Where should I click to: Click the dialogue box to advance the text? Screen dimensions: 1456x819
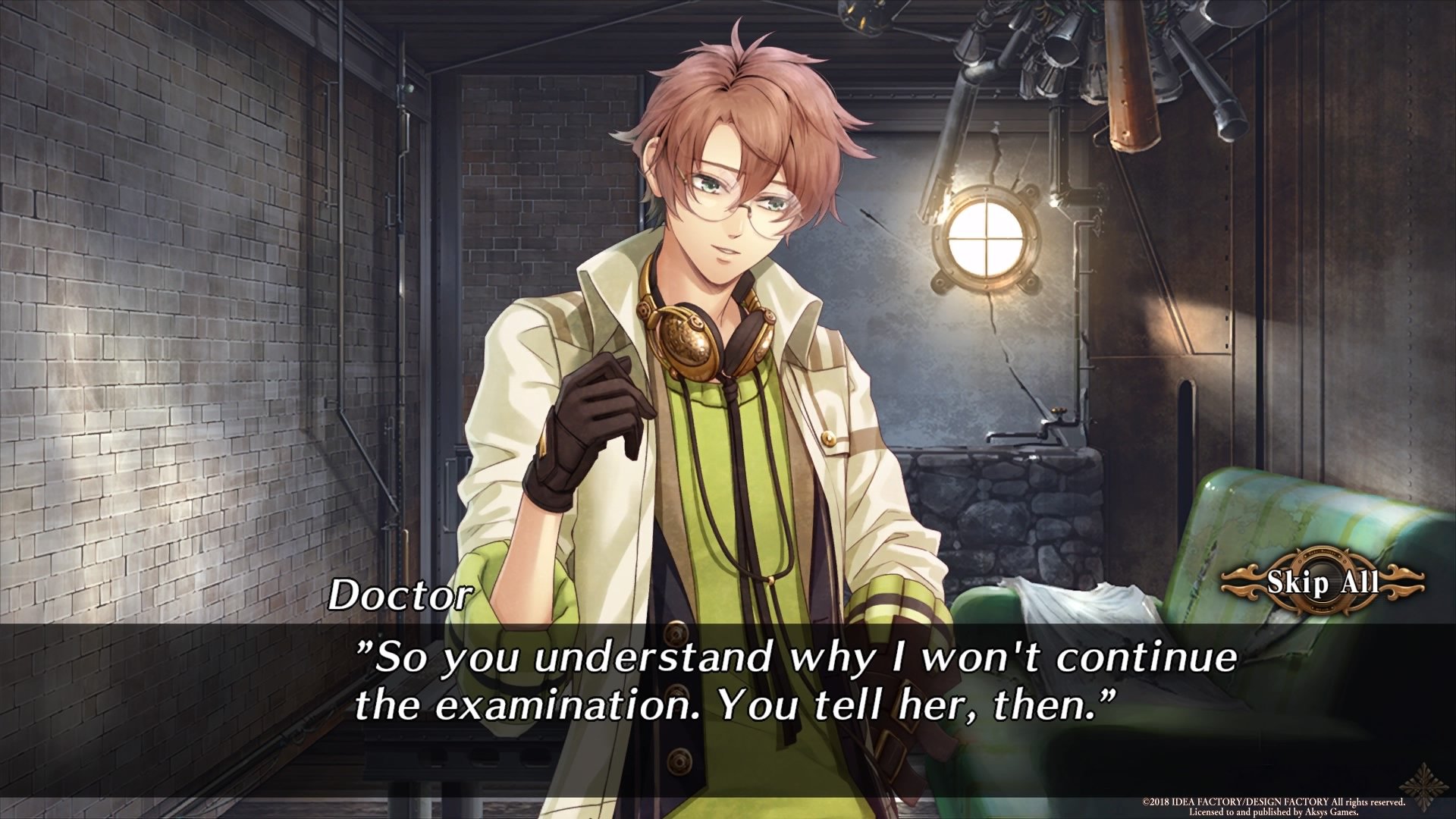tap(728, 682)
